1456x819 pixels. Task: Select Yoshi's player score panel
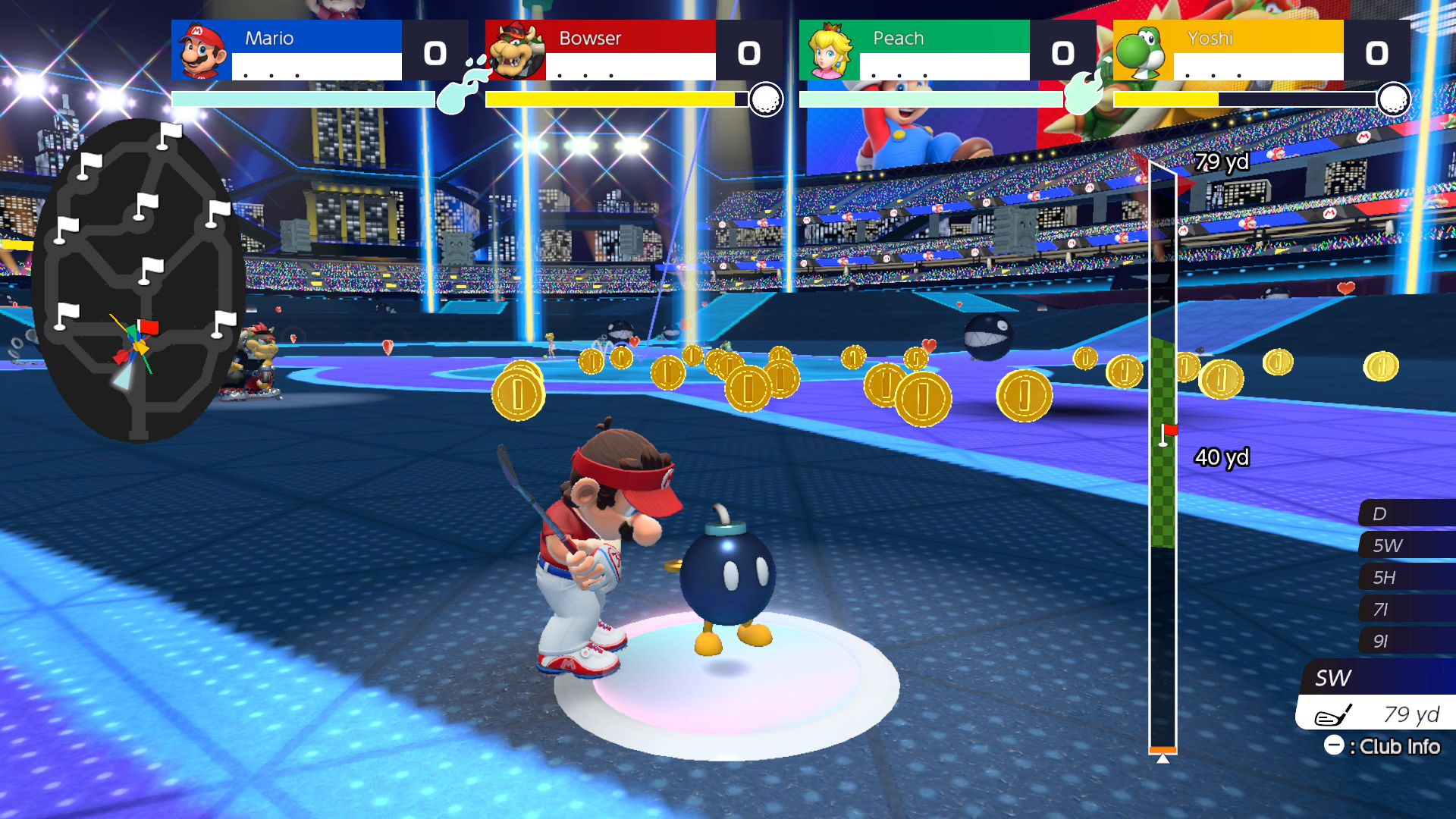(1260, 50)
